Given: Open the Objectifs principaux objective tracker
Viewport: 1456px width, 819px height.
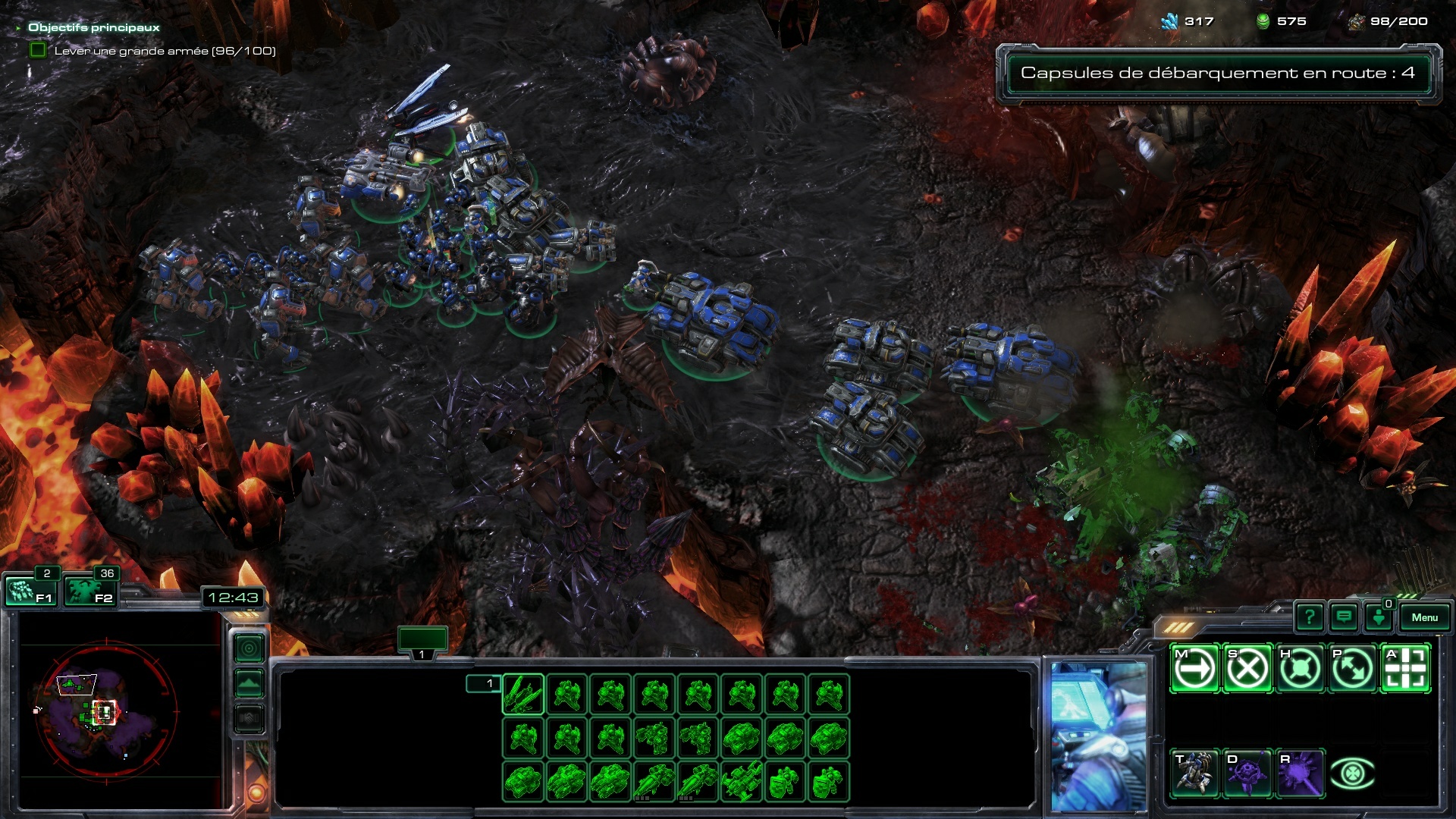Looking at the screenshot, I should 94,27.
